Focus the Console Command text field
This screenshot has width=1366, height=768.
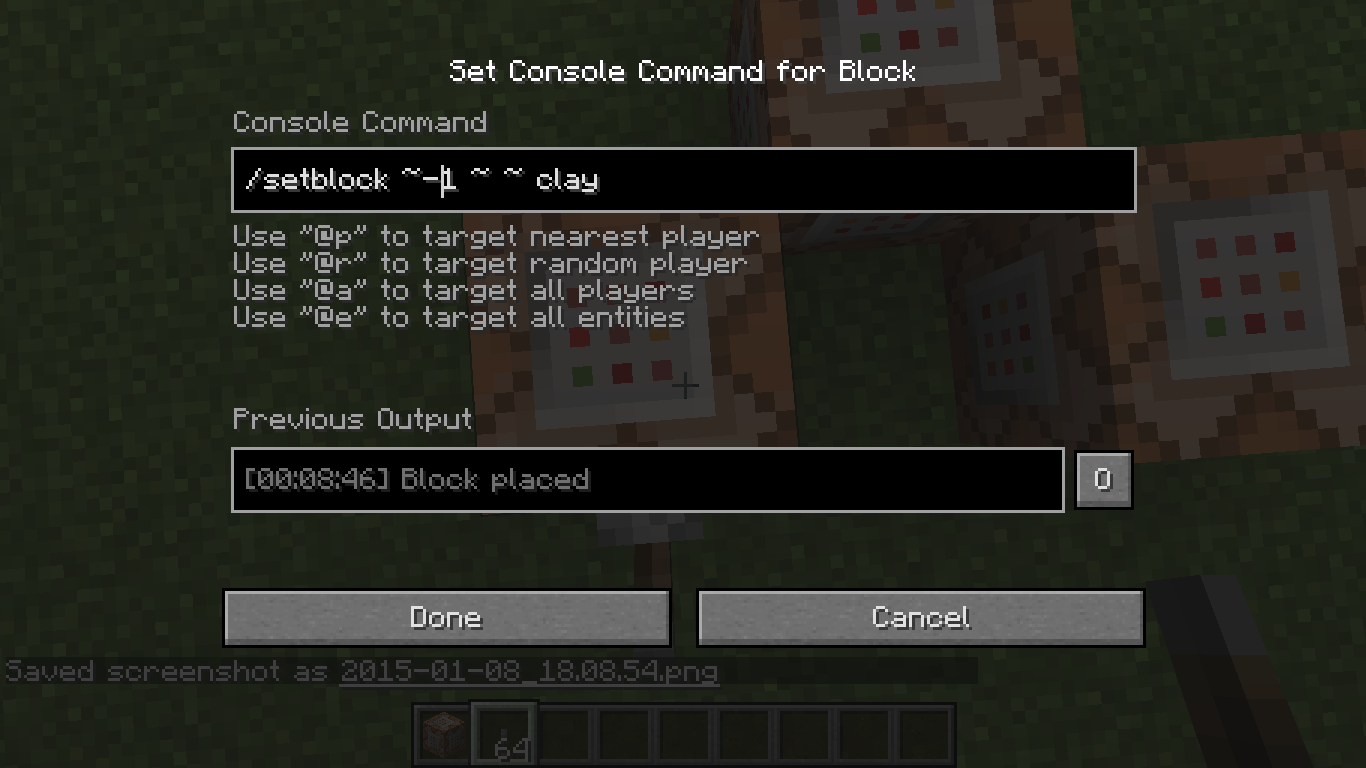(683, 180)
